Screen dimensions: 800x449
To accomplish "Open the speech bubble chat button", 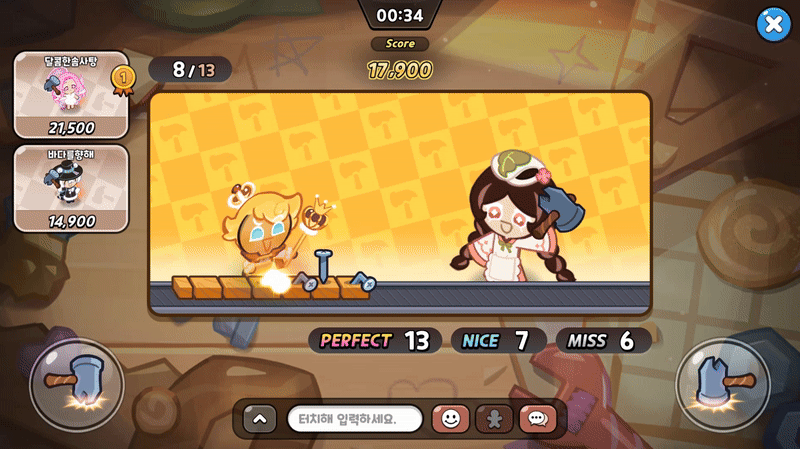I will coord(537,419).
